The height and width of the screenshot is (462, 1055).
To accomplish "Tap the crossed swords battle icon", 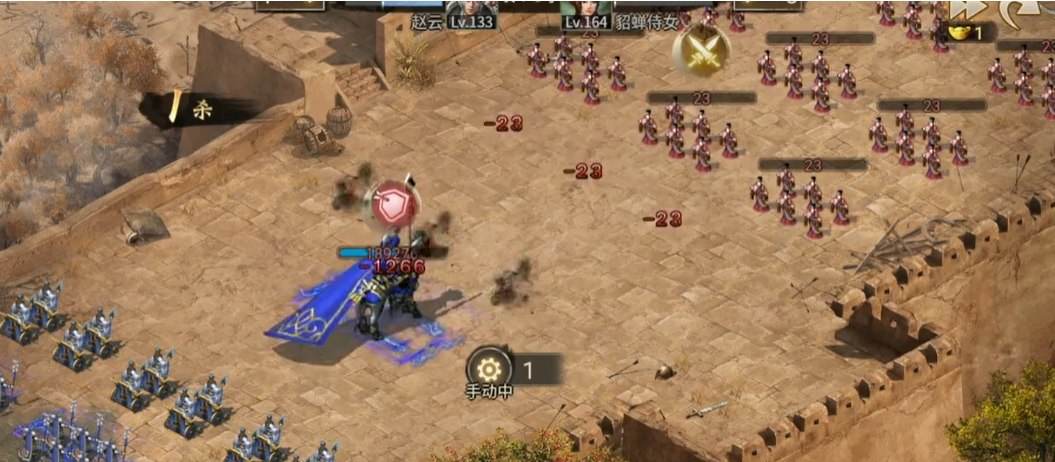I will tap(700, 50).
